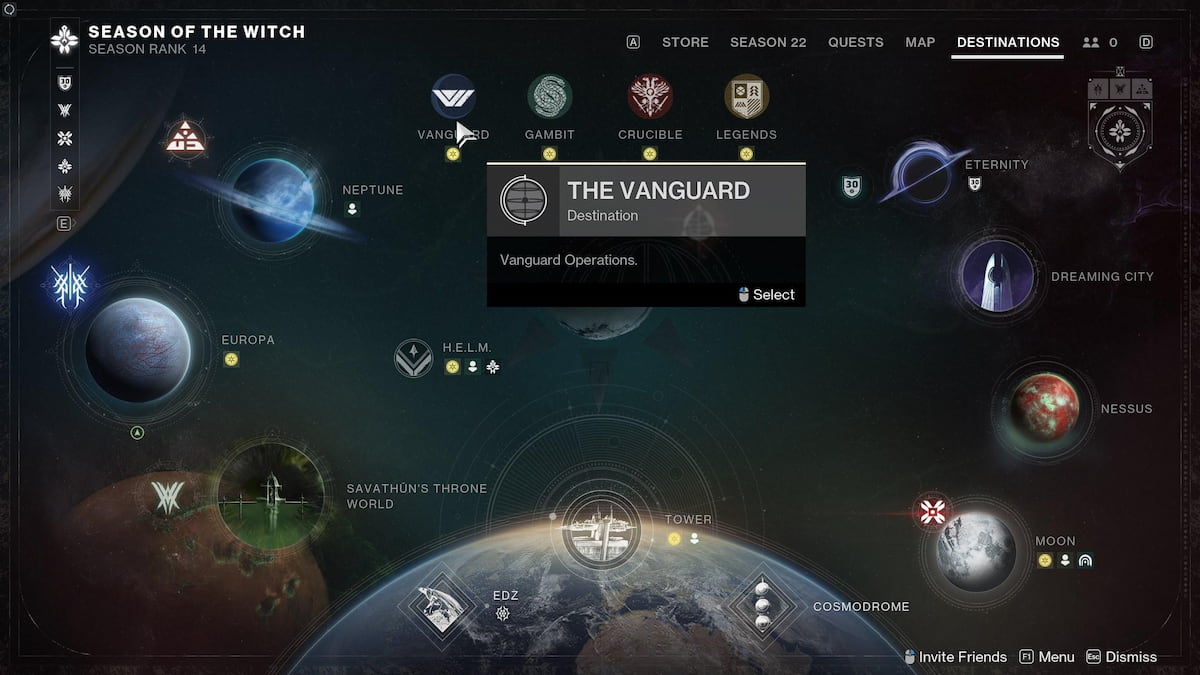
Task: Choose the Cosmodrome destination
Action: click(x=763, y=606)
